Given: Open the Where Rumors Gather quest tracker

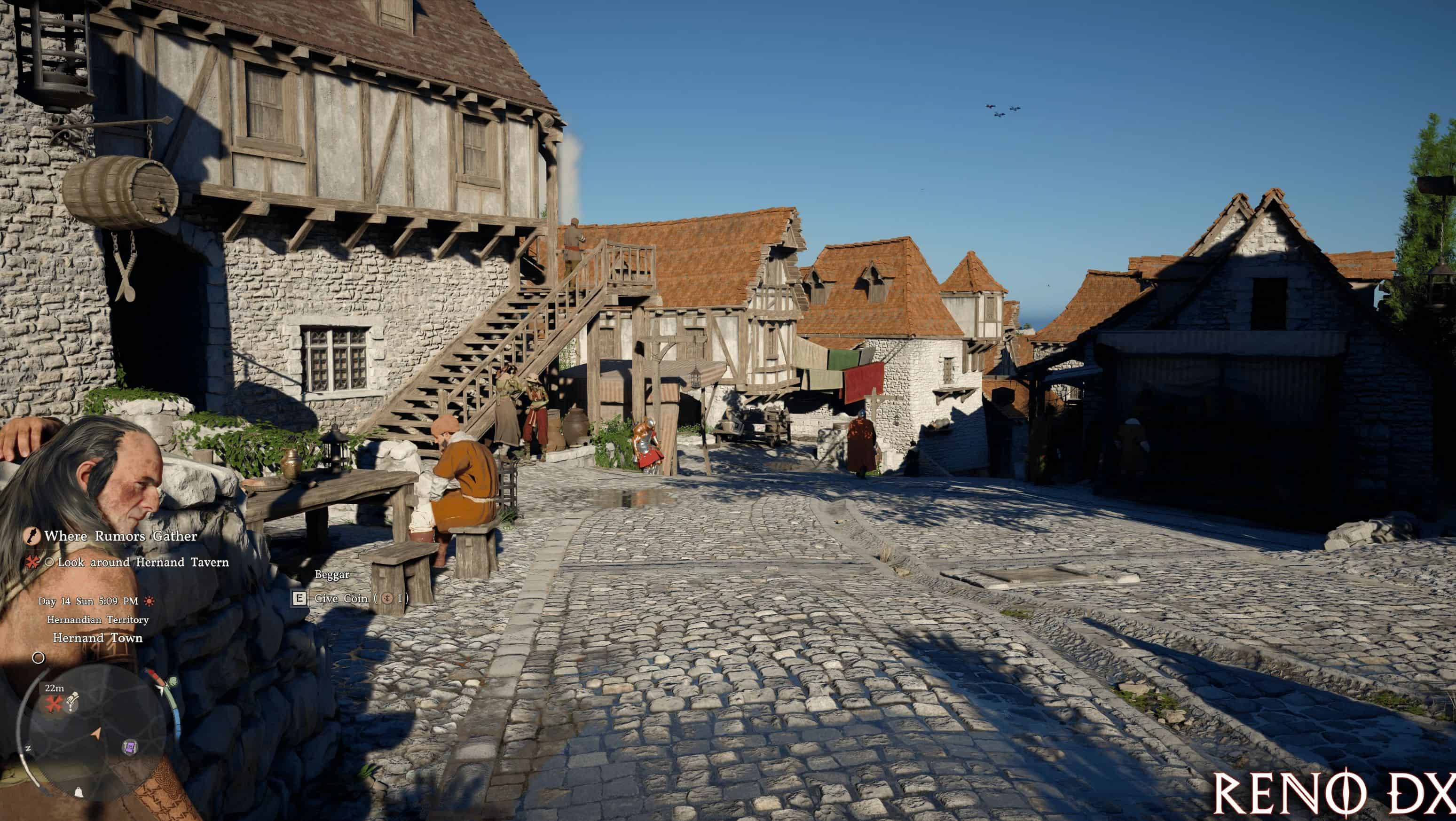Looking at the screenshot, I should coord(120,536).
